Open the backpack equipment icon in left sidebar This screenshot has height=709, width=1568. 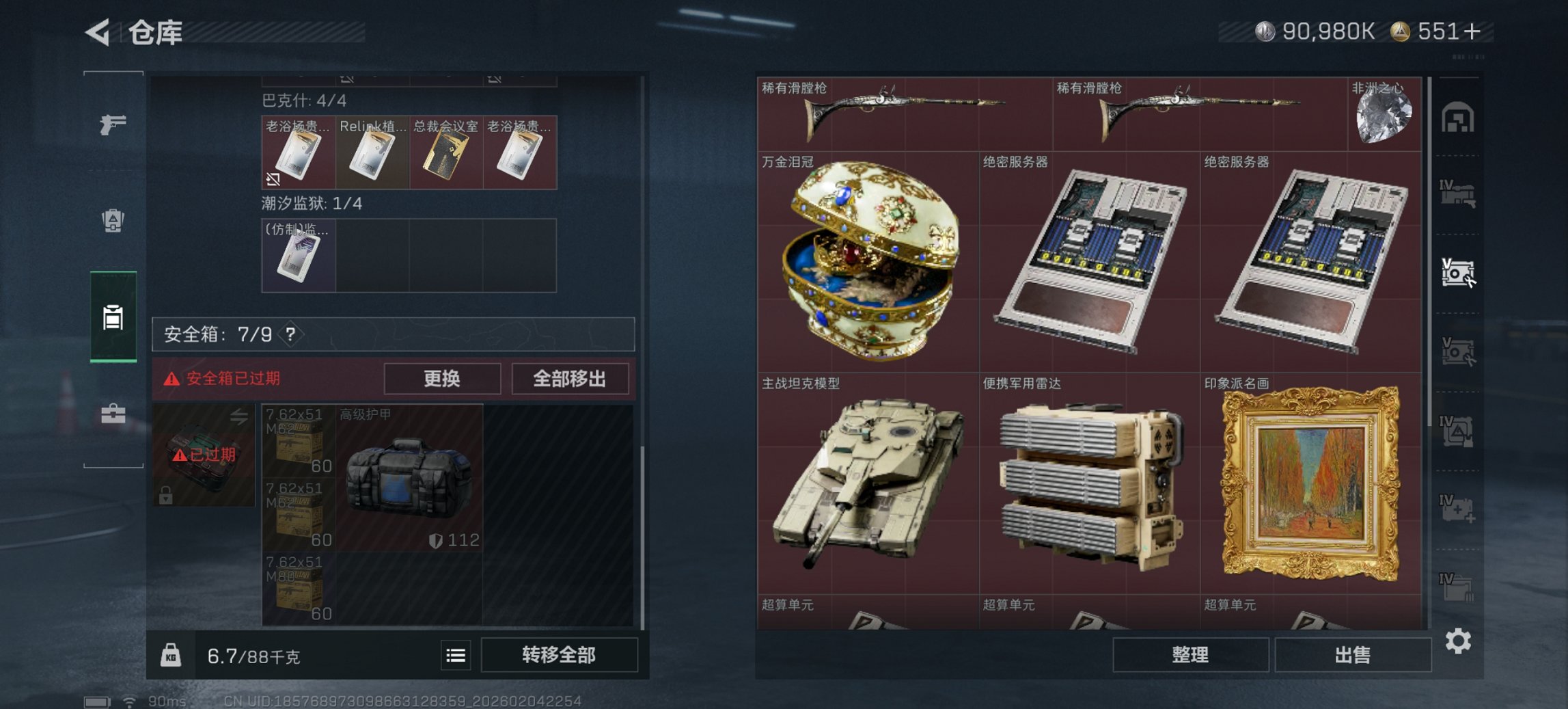point(113,221)
